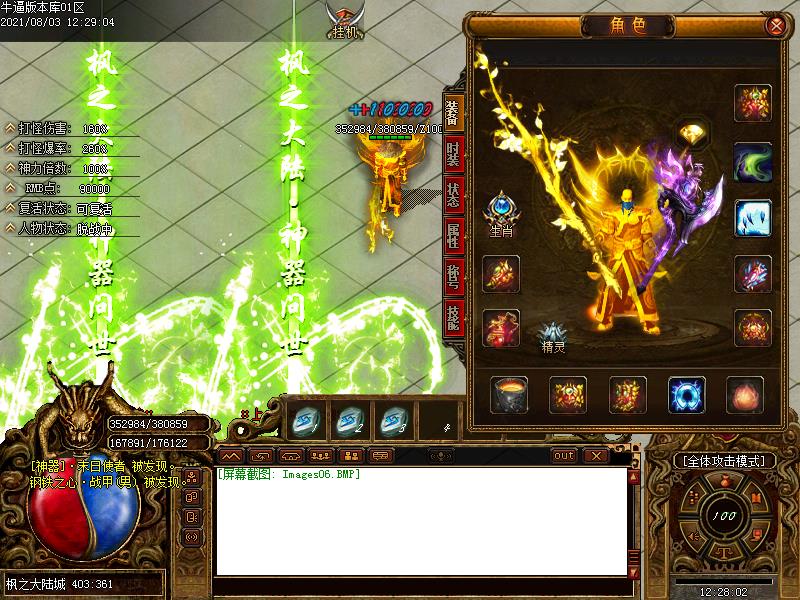Select the 装备 equipment tab
The width and height of the screenshot is (800, 600).
click(x=452, y=115)
